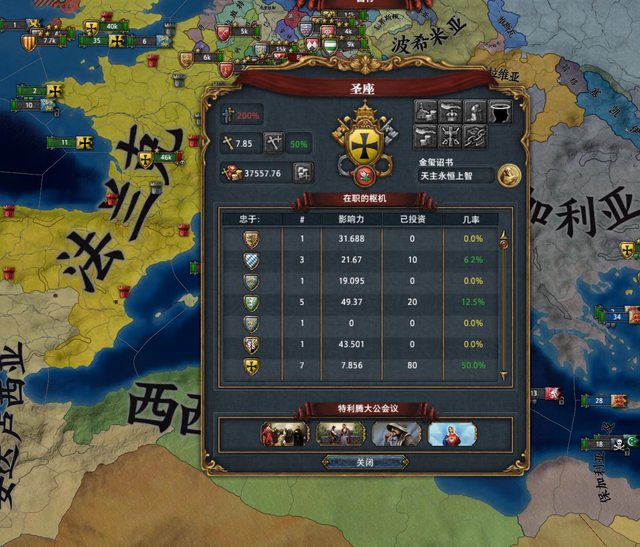Select the golden bull seal icon

509,174
